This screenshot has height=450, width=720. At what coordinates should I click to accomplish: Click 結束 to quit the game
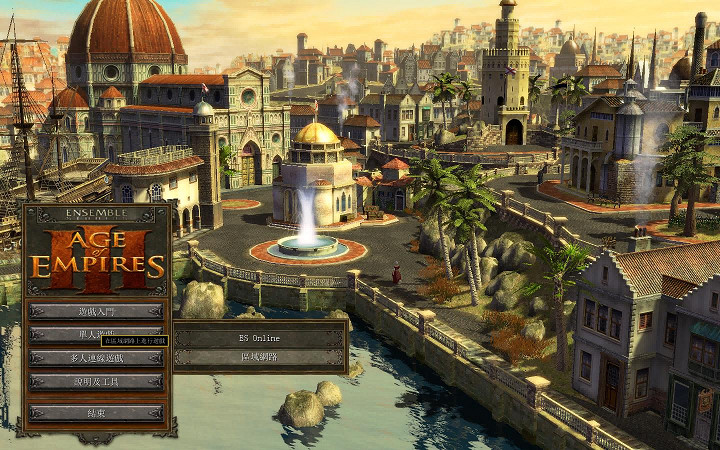coord(96,412)
